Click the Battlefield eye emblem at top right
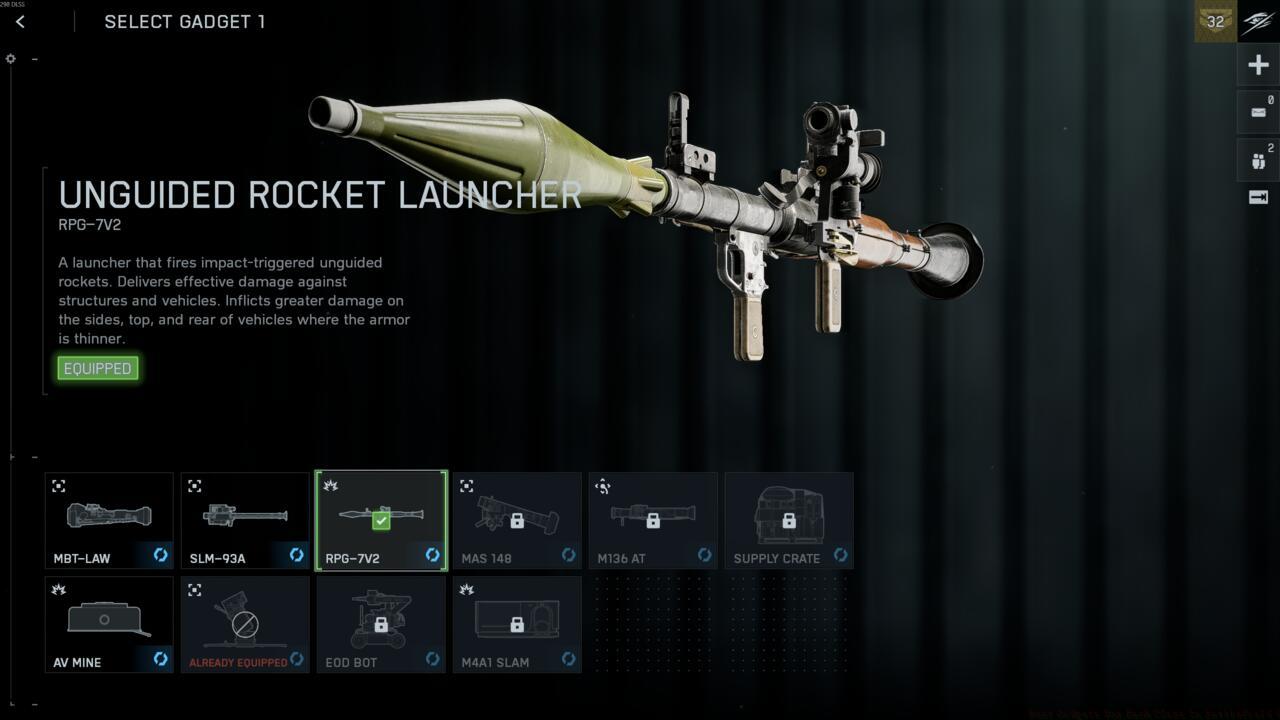 coord(1257,21)
